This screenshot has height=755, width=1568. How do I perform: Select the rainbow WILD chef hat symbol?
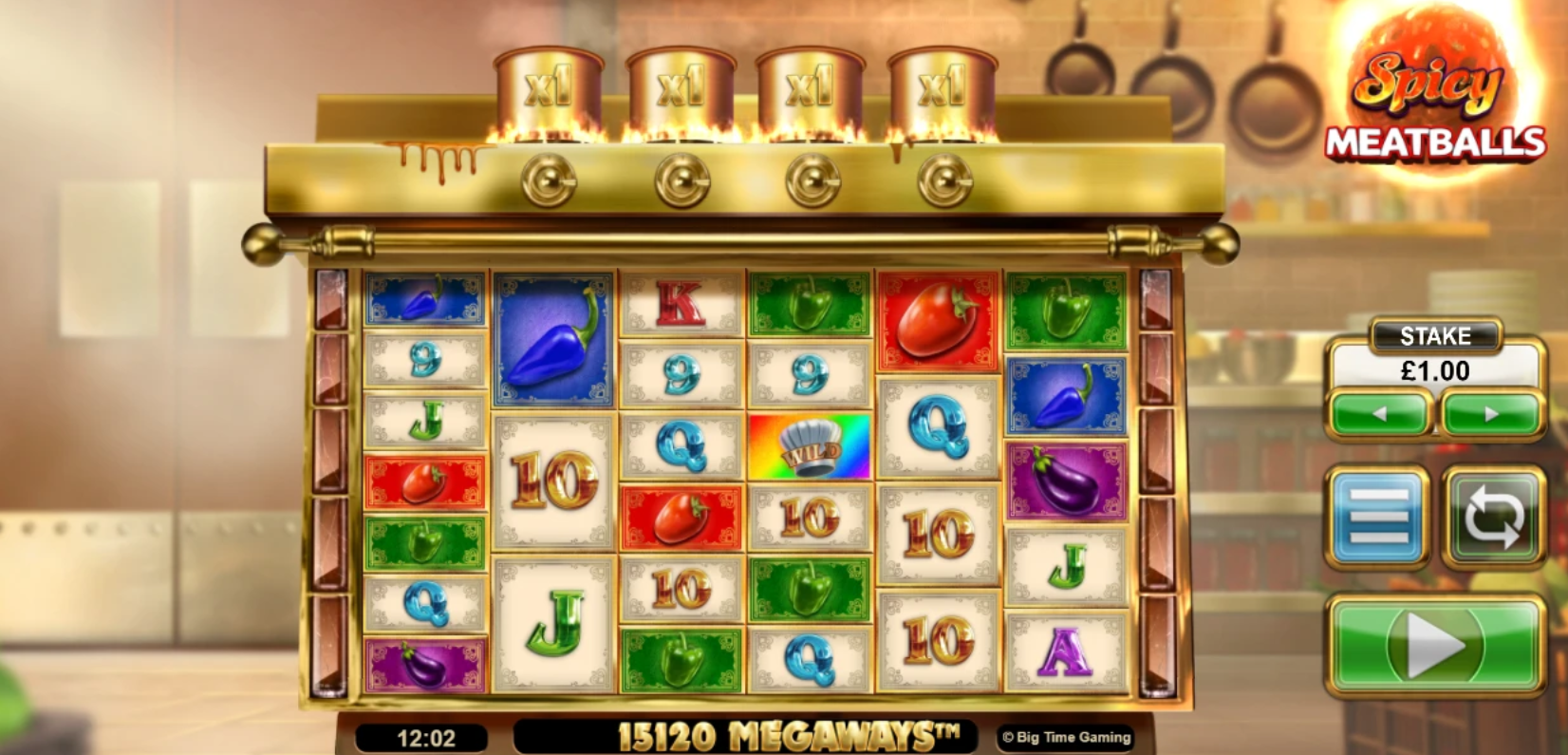809,446
